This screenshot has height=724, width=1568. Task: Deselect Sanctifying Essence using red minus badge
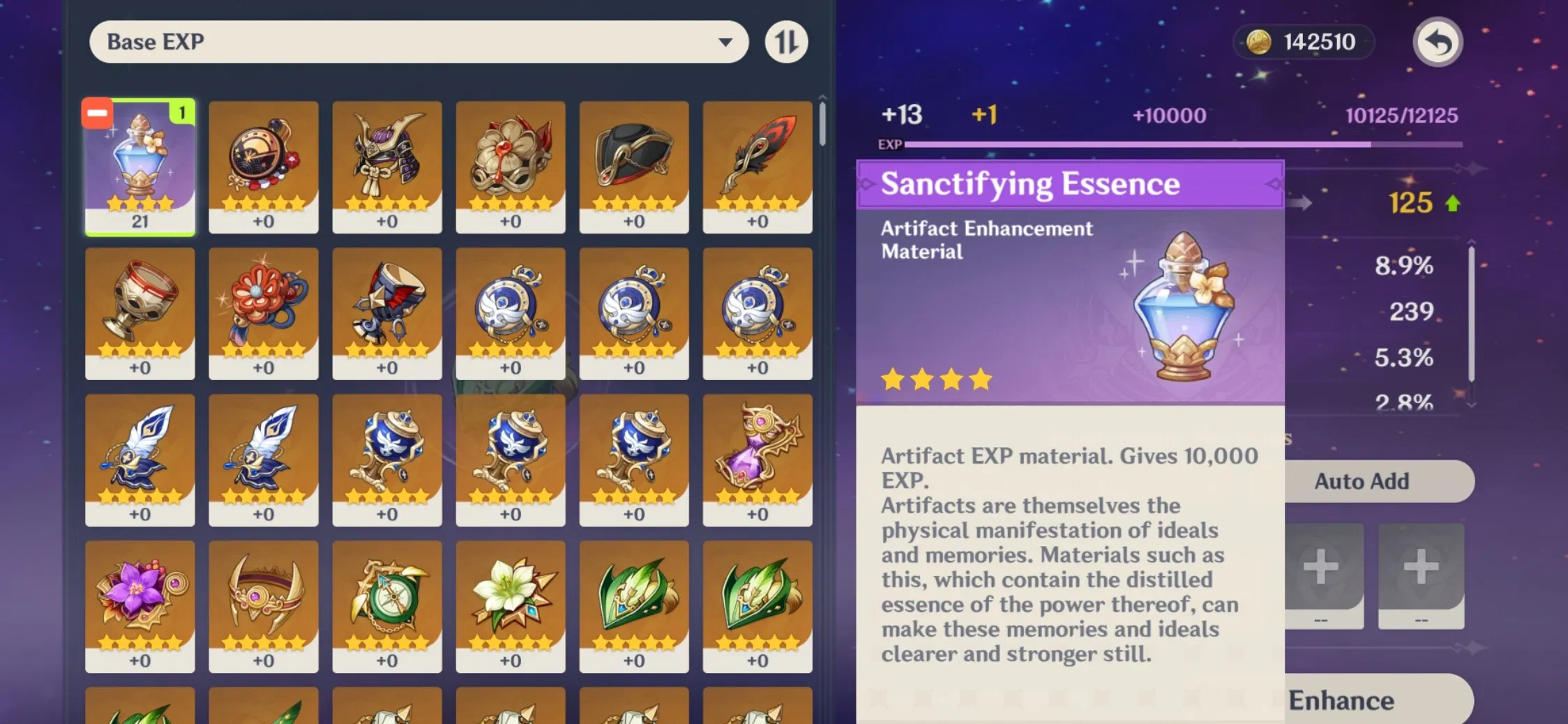coord(97,112)
